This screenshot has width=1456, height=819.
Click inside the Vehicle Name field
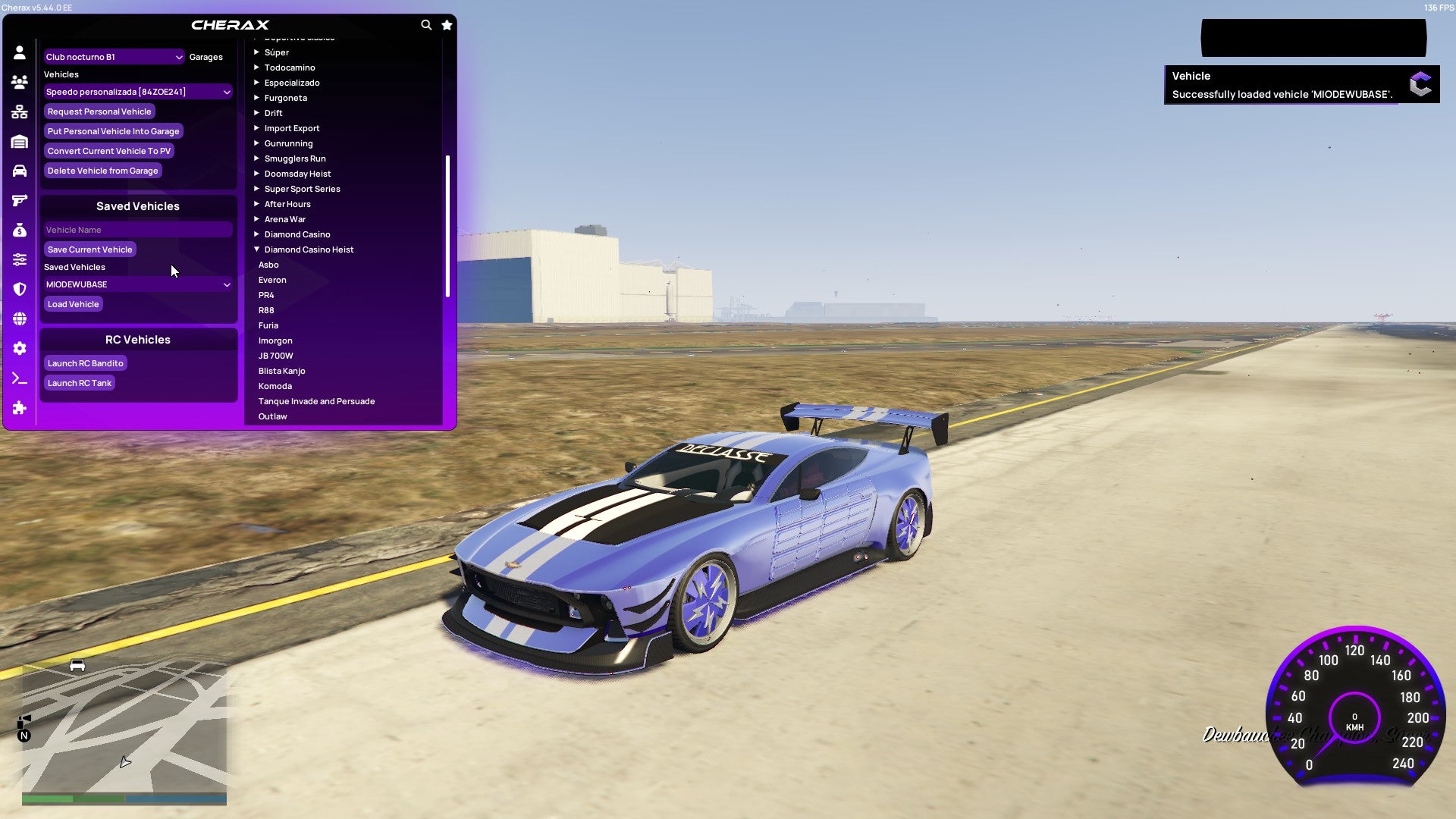137,229
